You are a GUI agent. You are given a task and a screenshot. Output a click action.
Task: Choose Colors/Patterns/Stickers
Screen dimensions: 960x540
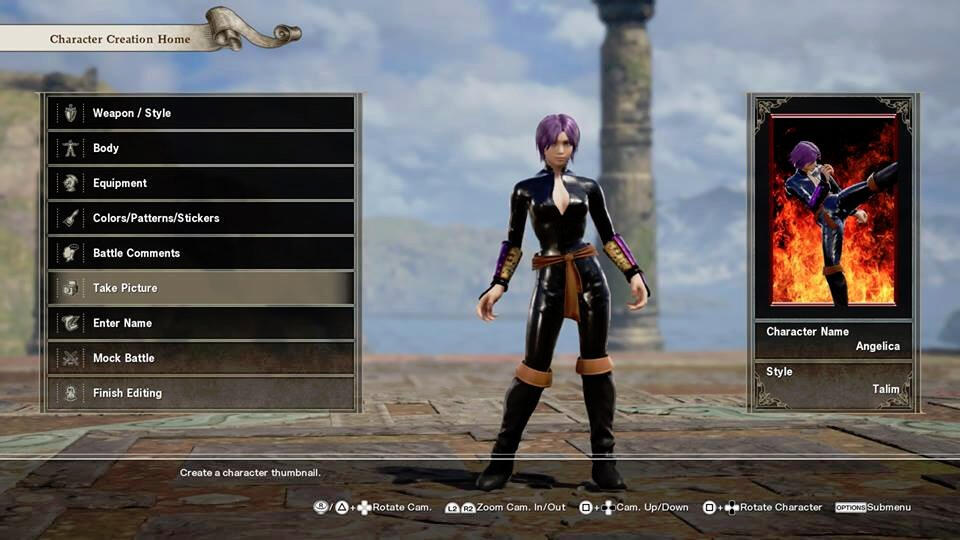[x=200, y=218]
